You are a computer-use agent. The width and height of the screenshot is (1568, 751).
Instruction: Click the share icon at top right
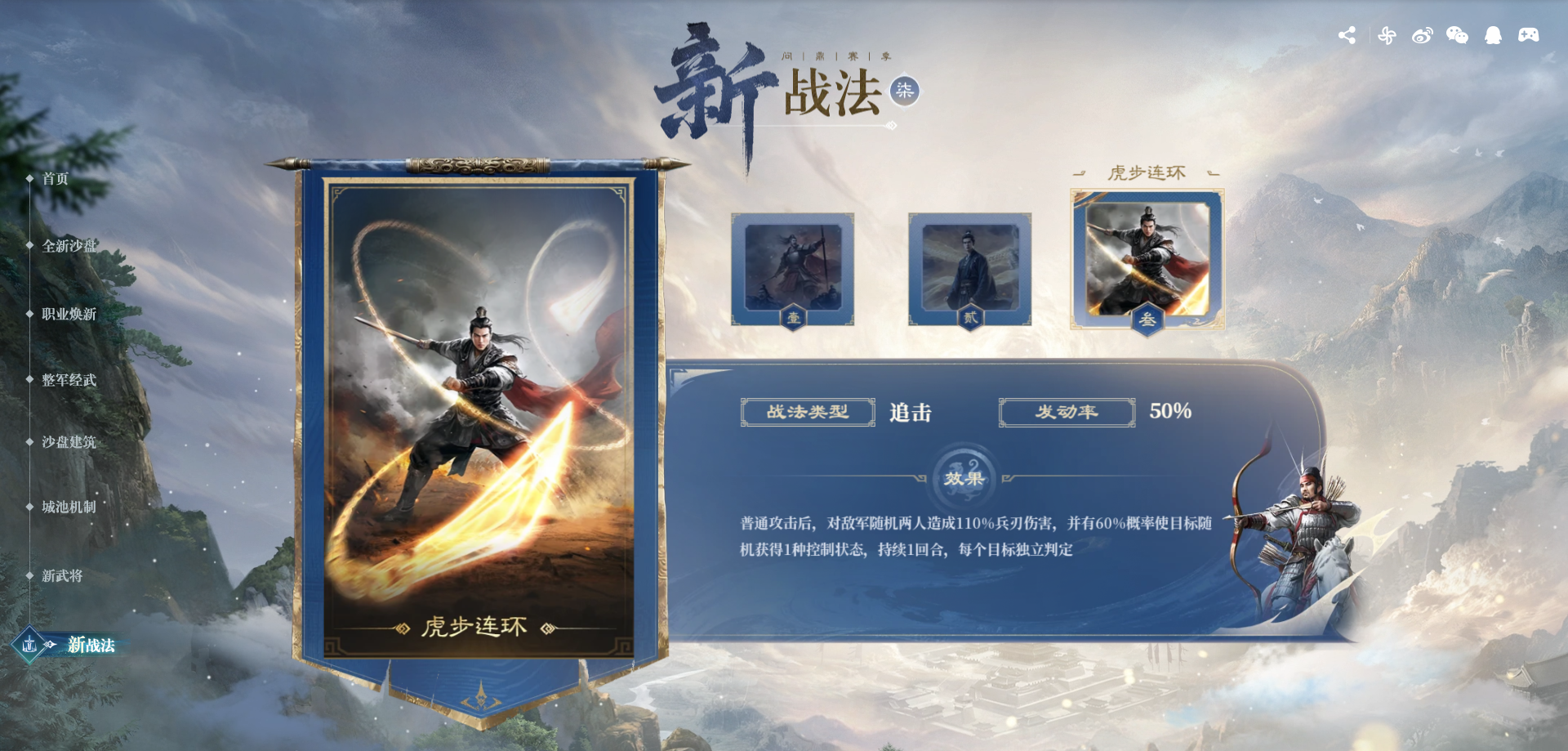tap(1347, 34)
